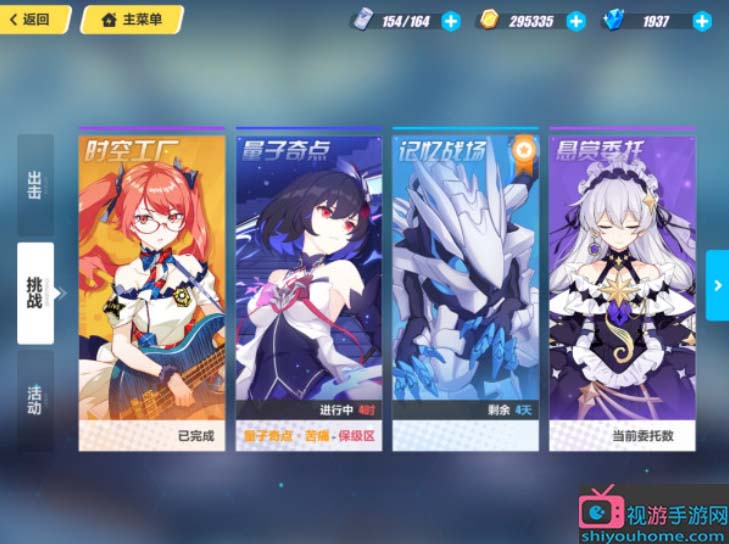This screenshot has width=729, height=544.
Task: Switch to the 活动 tab
Action: coord(35,395)
